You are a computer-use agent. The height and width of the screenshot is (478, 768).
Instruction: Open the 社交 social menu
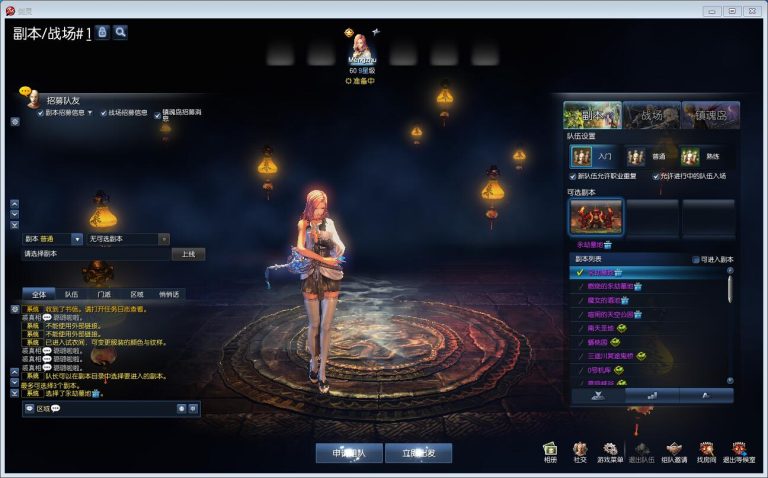(580, 453)
